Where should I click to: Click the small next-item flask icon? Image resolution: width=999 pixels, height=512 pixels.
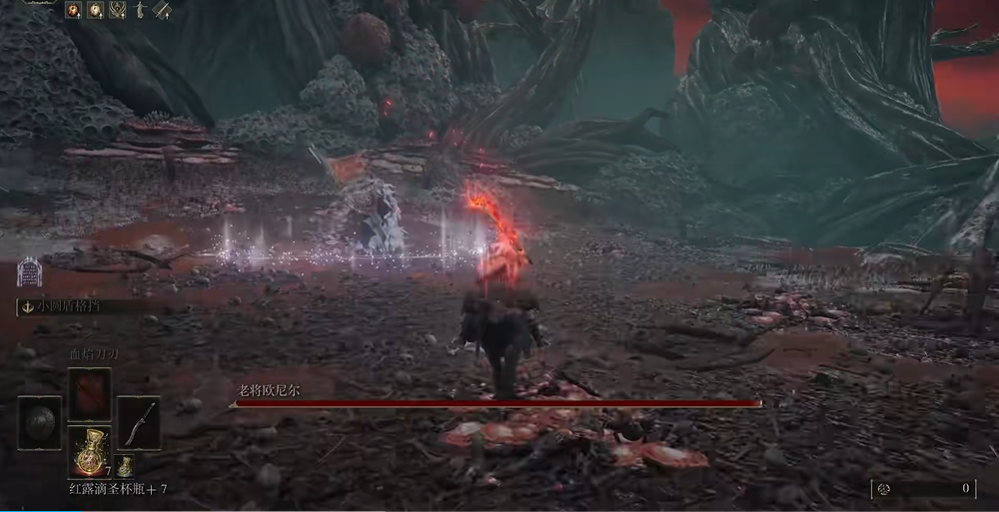click(125, 466)
